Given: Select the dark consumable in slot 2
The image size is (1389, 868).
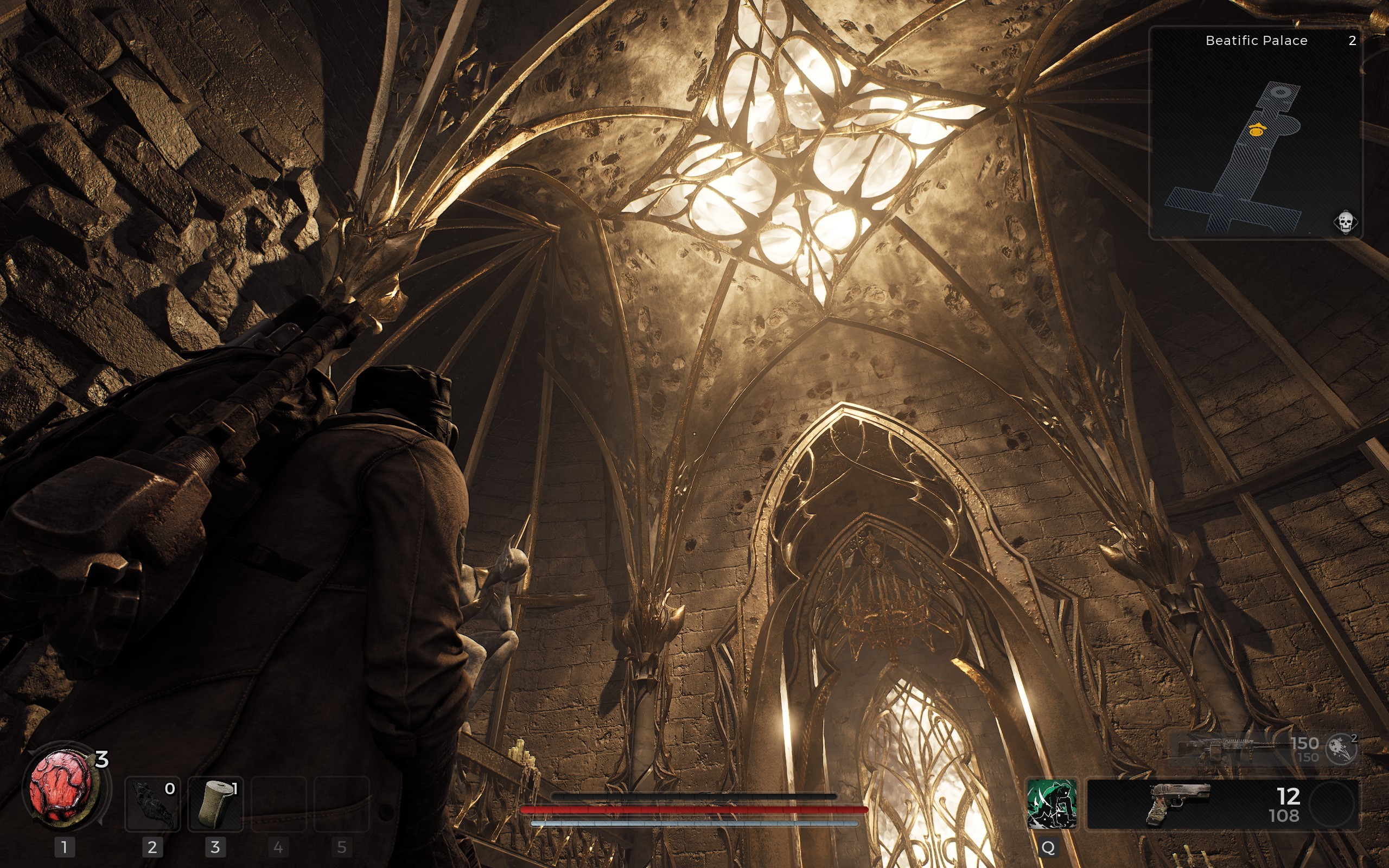Looking at the screenshot, I should tap(152, 803).
